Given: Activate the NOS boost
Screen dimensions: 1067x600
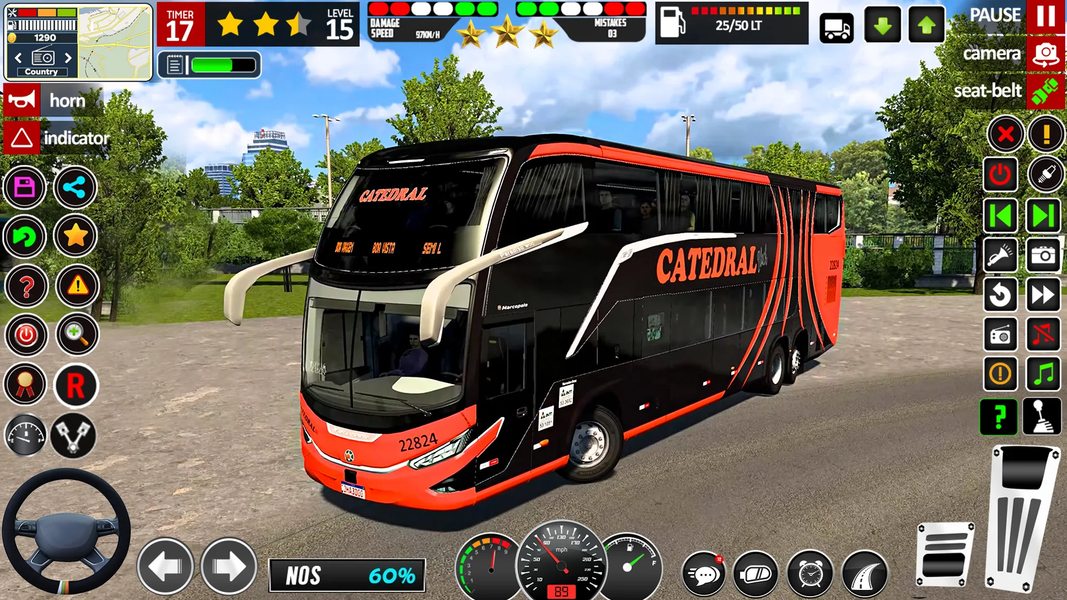Looking at the screenshot, I should click(x=346, y=575).
